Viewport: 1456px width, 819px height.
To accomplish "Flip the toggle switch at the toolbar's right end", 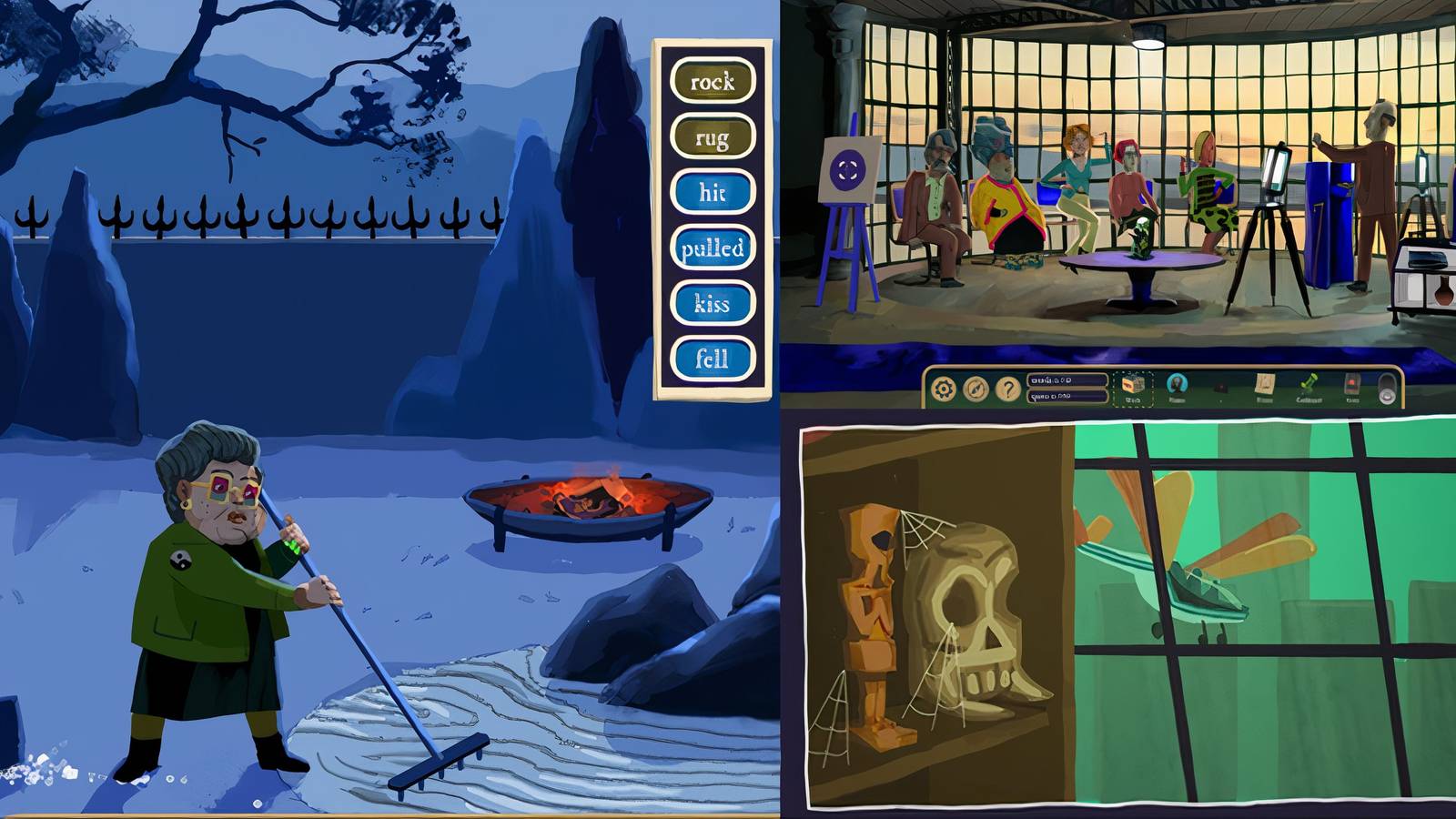I will [x=1385, y=385].
